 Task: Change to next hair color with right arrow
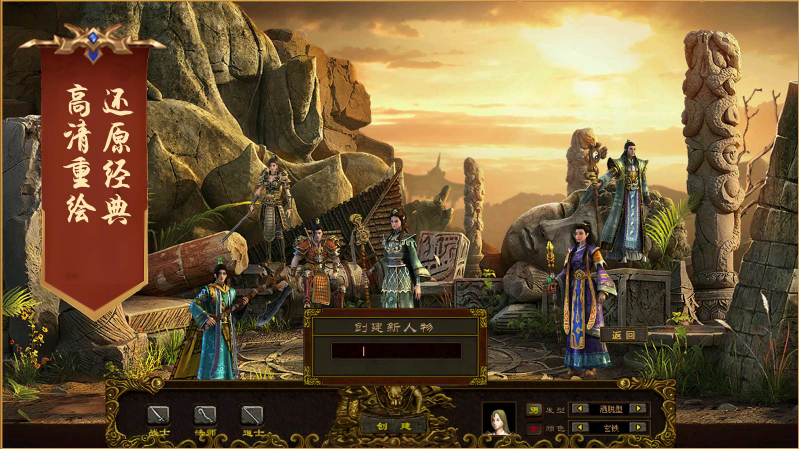tap(639, 428)
